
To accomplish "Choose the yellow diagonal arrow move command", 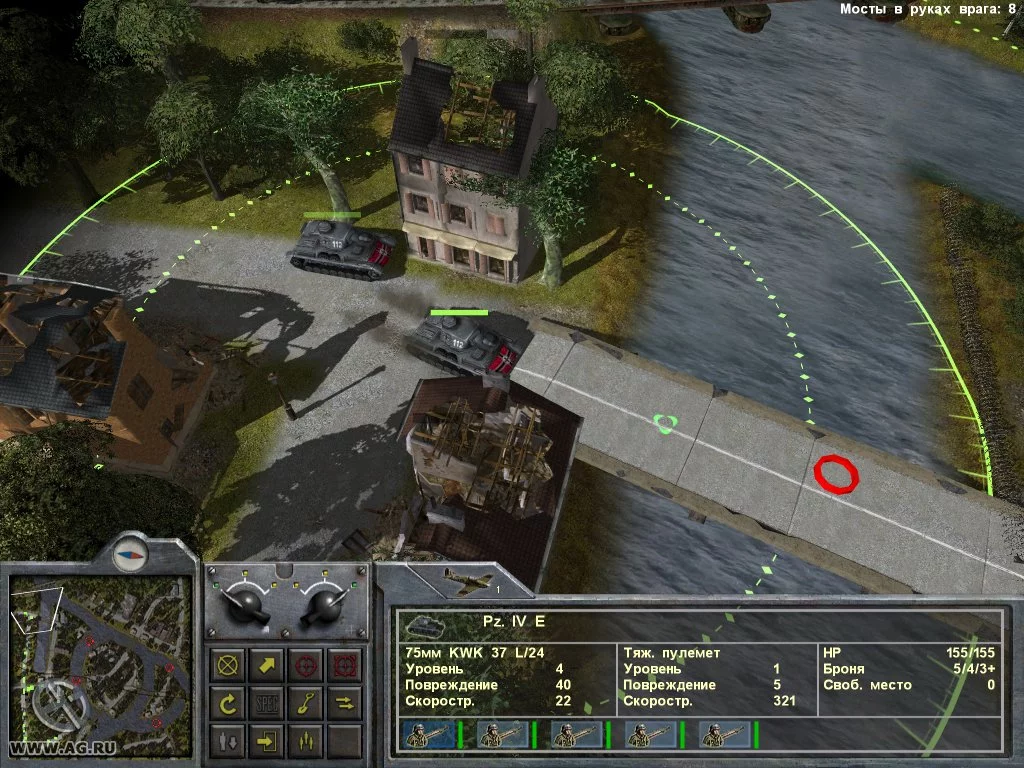I will coord(266,665).
